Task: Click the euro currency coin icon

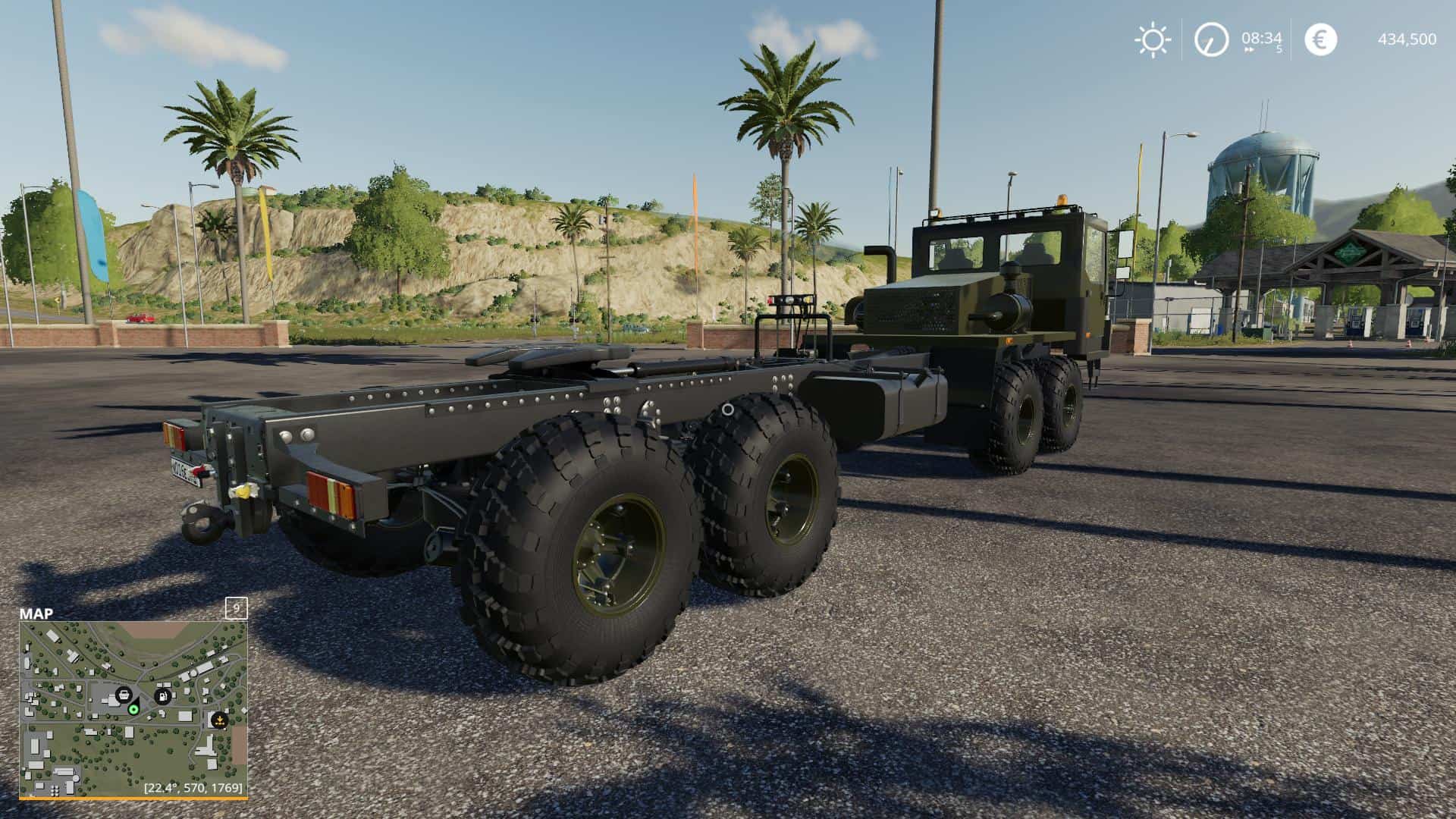Action: 1320,39
